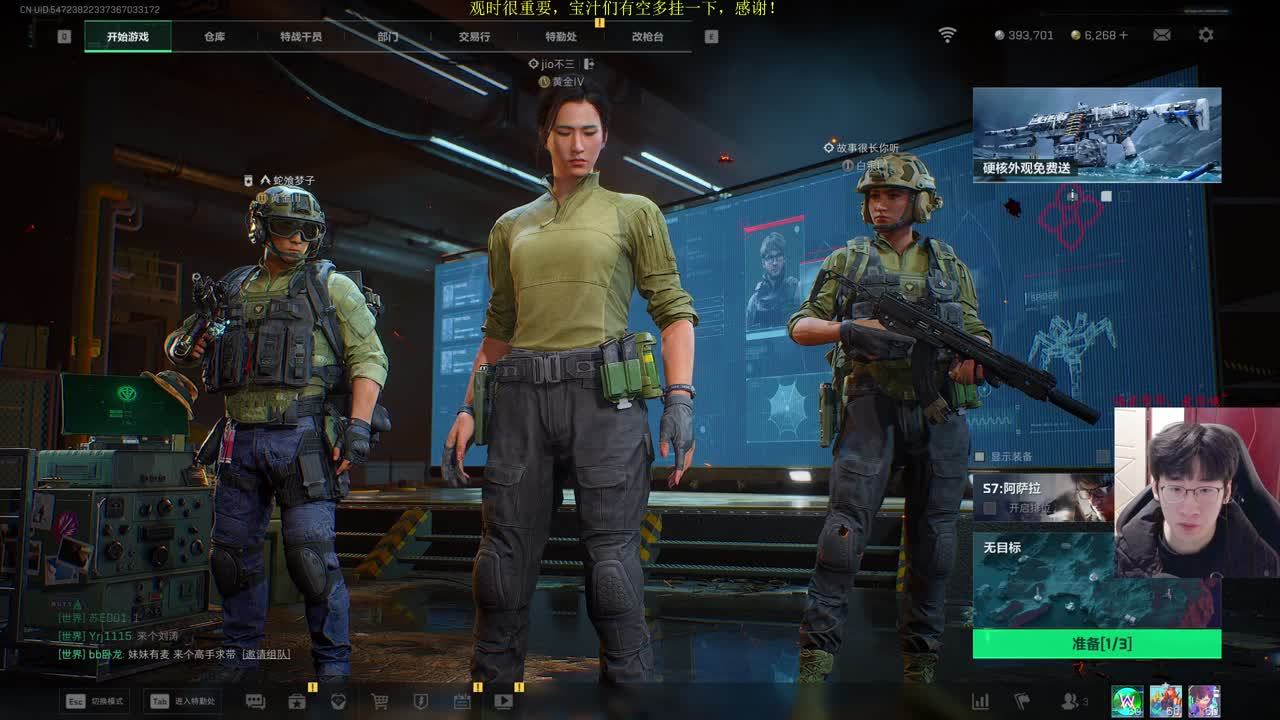Open the mail envelope icon
Screen dimensions: 1280x720
coord(1161,35)
